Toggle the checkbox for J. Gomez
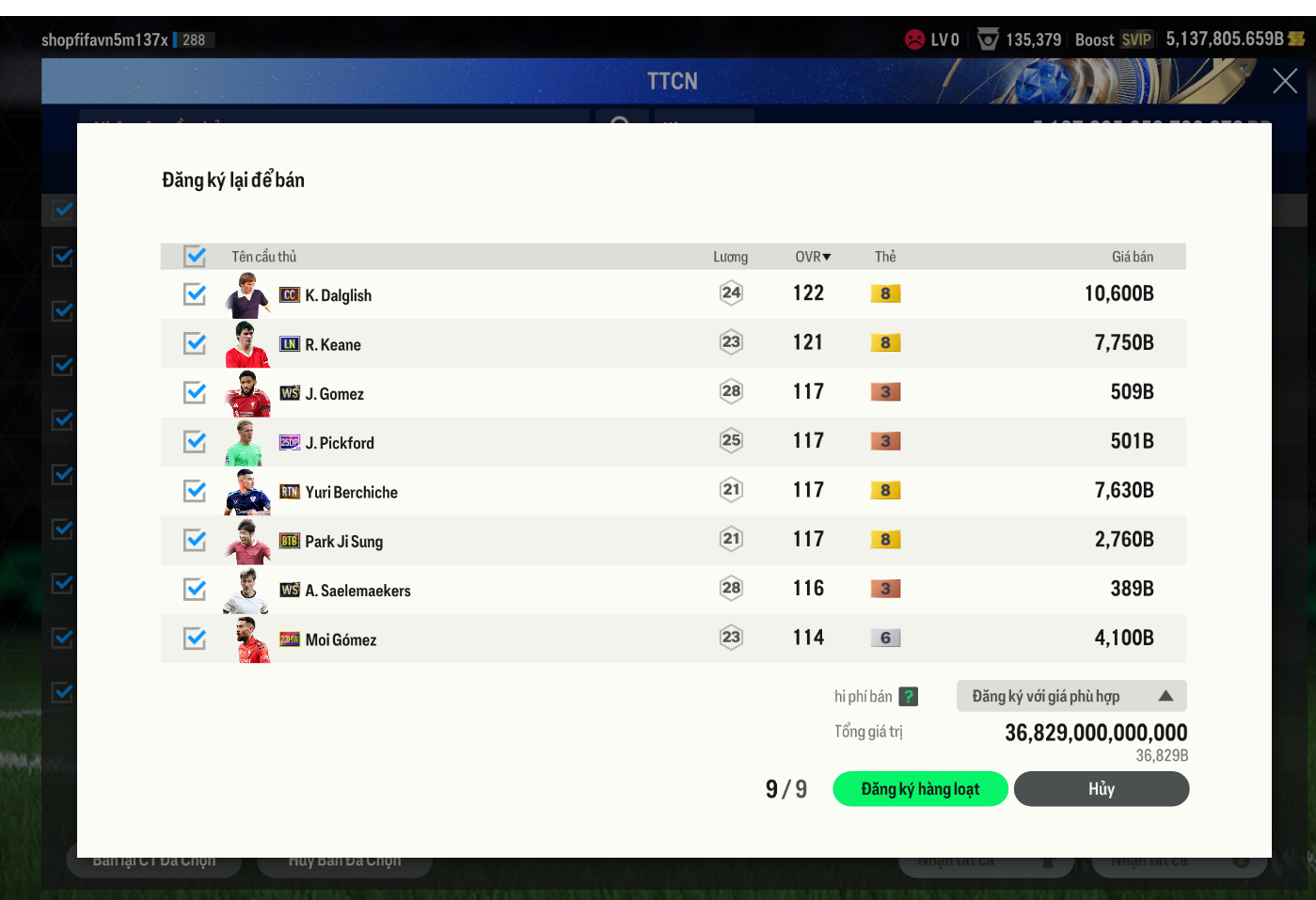Viewport: 1316px width, 900px height. [x=195, y=392]
